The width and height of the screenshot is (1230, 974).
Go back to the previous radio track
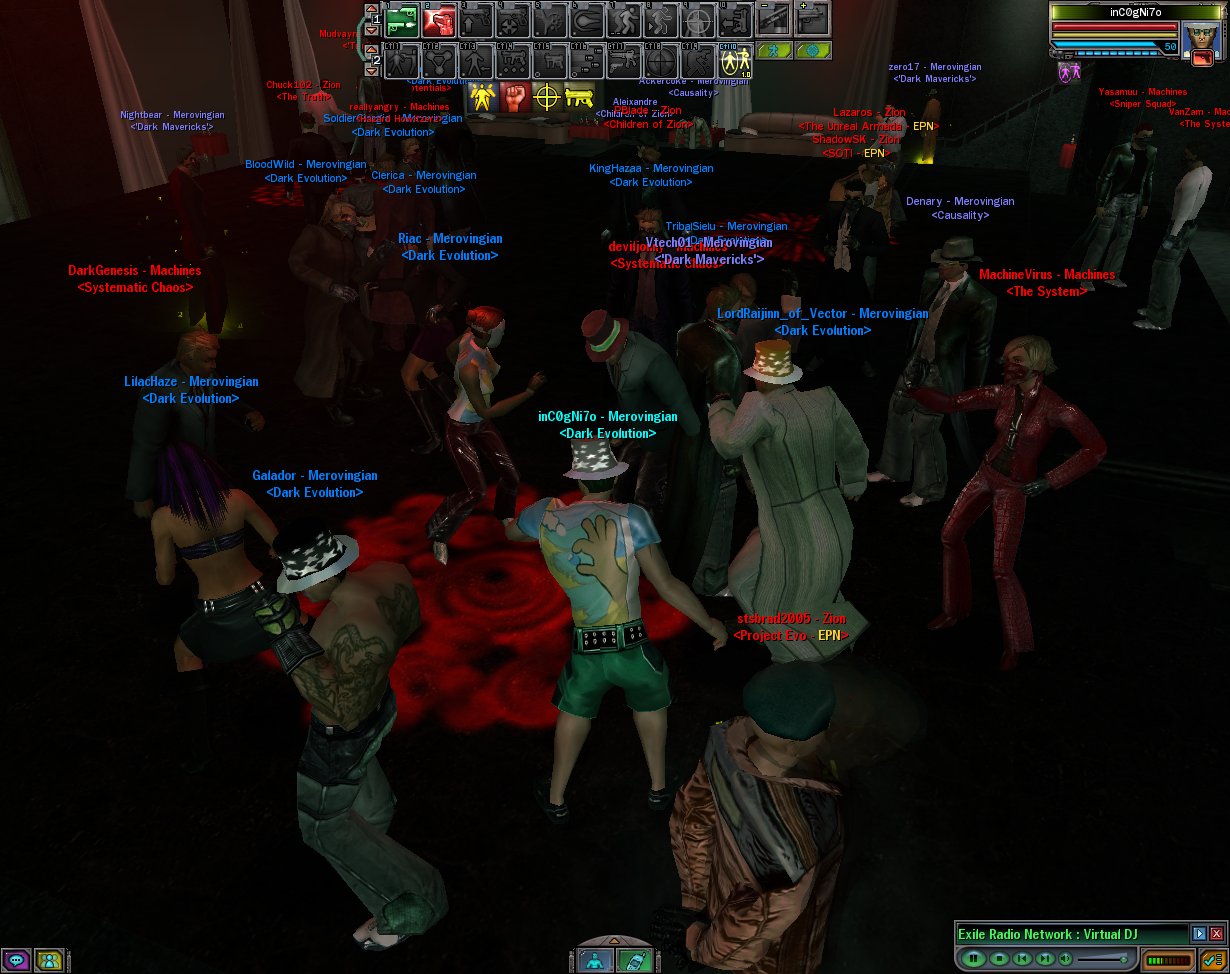[1021, 959]
